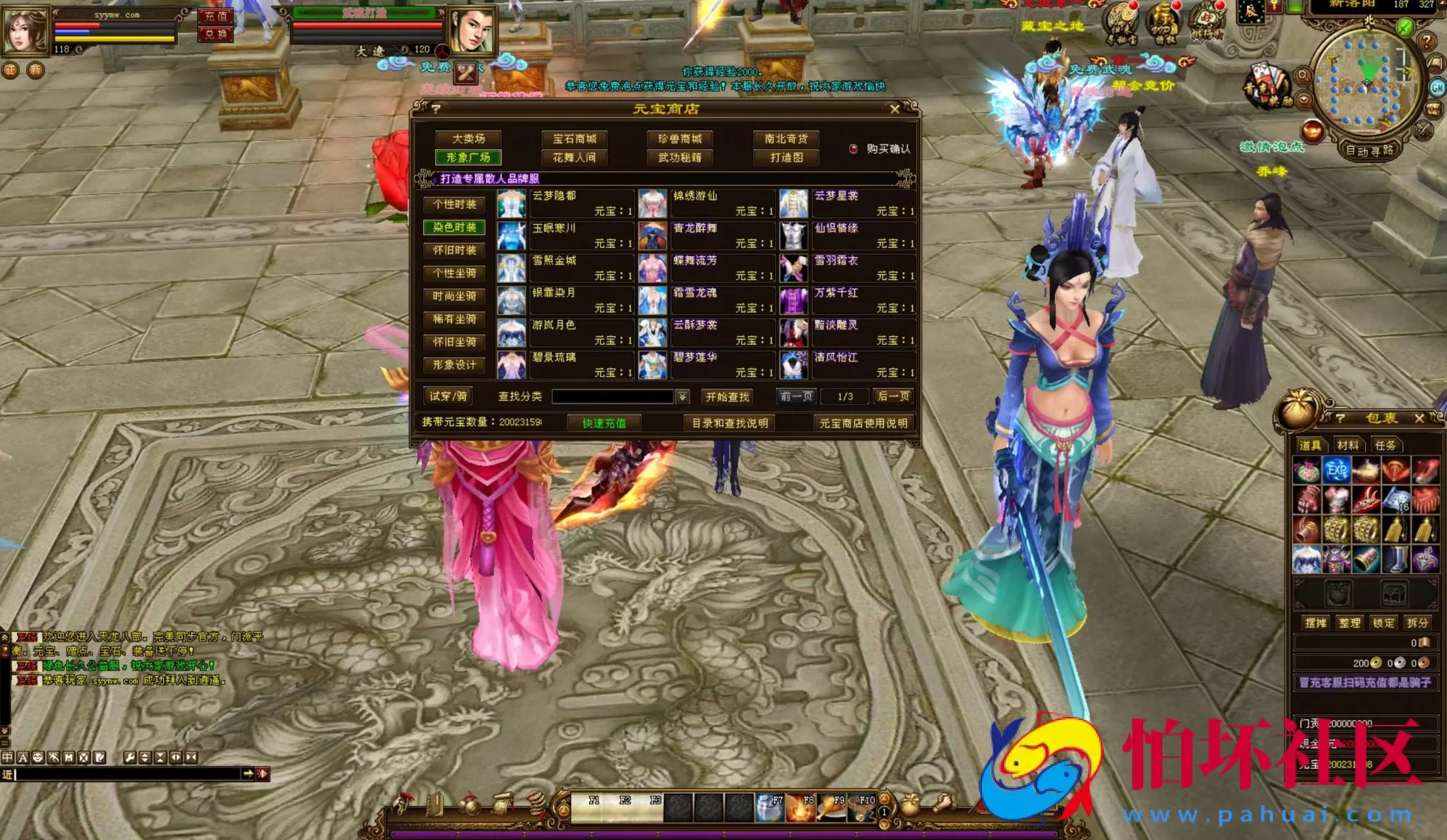Go to the next page with 后一页
Image resolution: width=1447 pixels, height=840 pixels.
pyautogui.click(x=894, y=396)
